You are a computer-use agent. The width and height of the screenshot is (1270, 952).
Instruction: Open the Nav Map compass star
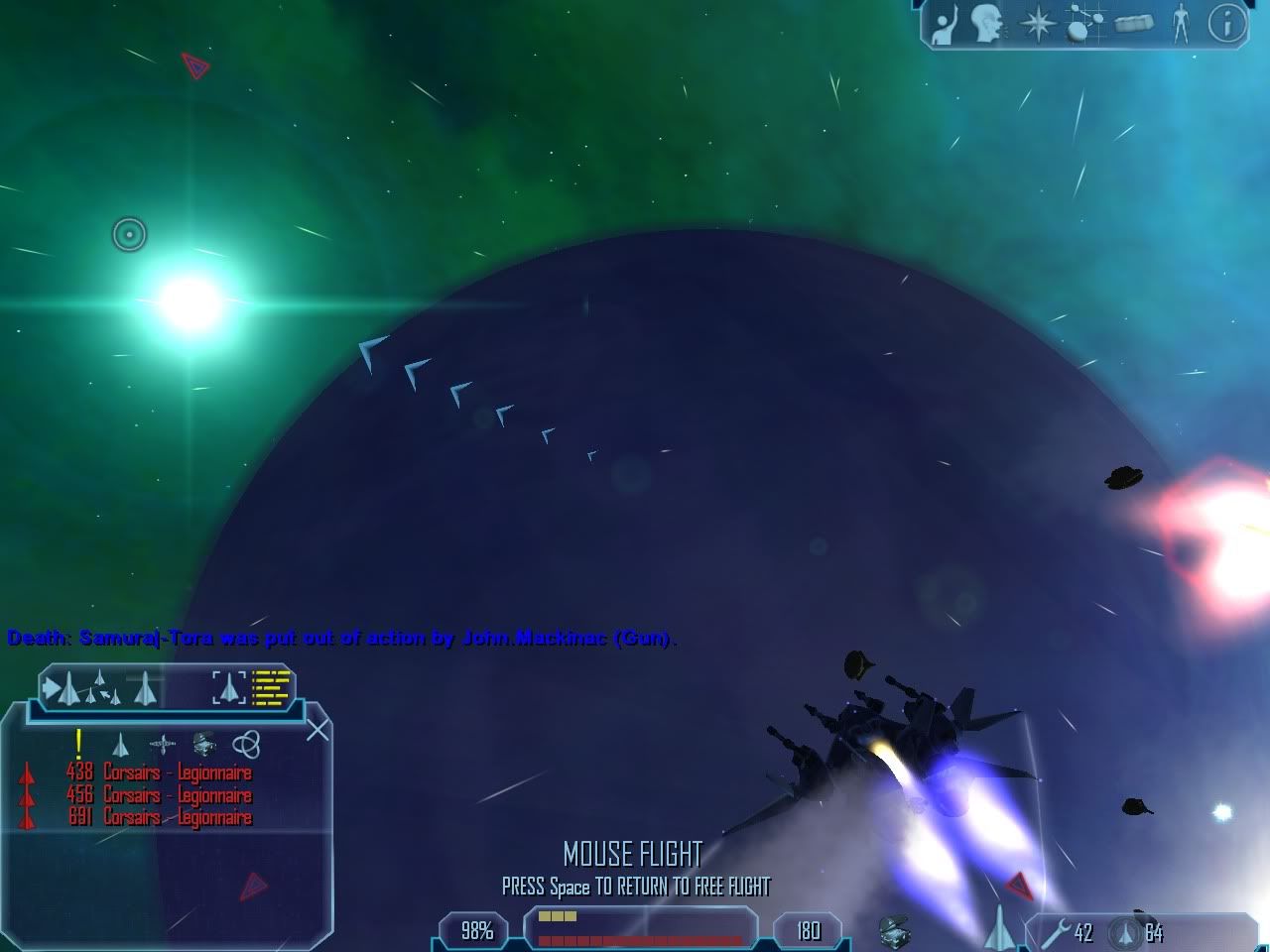(1036, 24)
